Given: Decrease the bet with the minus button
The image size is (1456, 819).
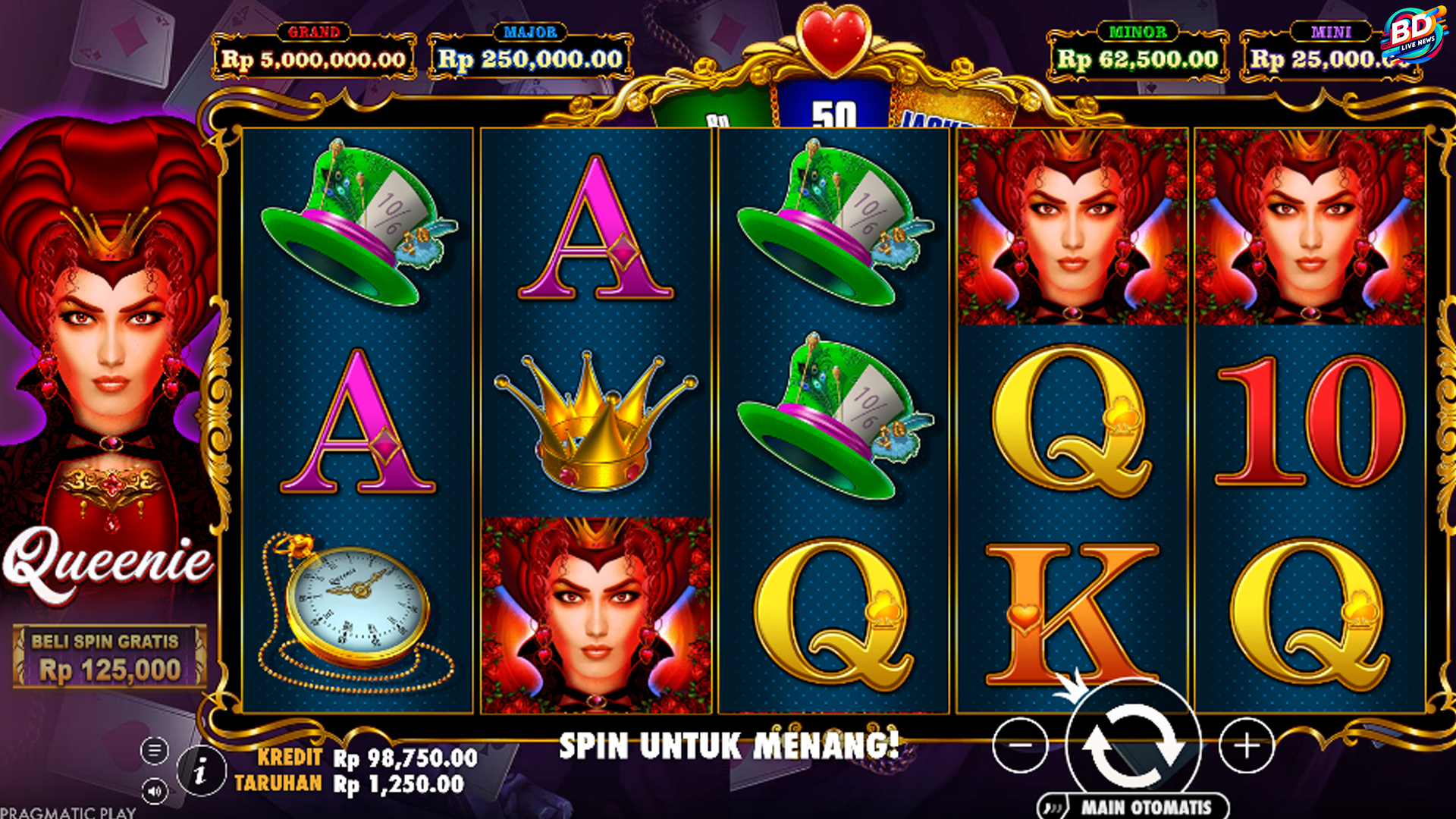Looking at the screenshot, I should tap(1020, 745).
